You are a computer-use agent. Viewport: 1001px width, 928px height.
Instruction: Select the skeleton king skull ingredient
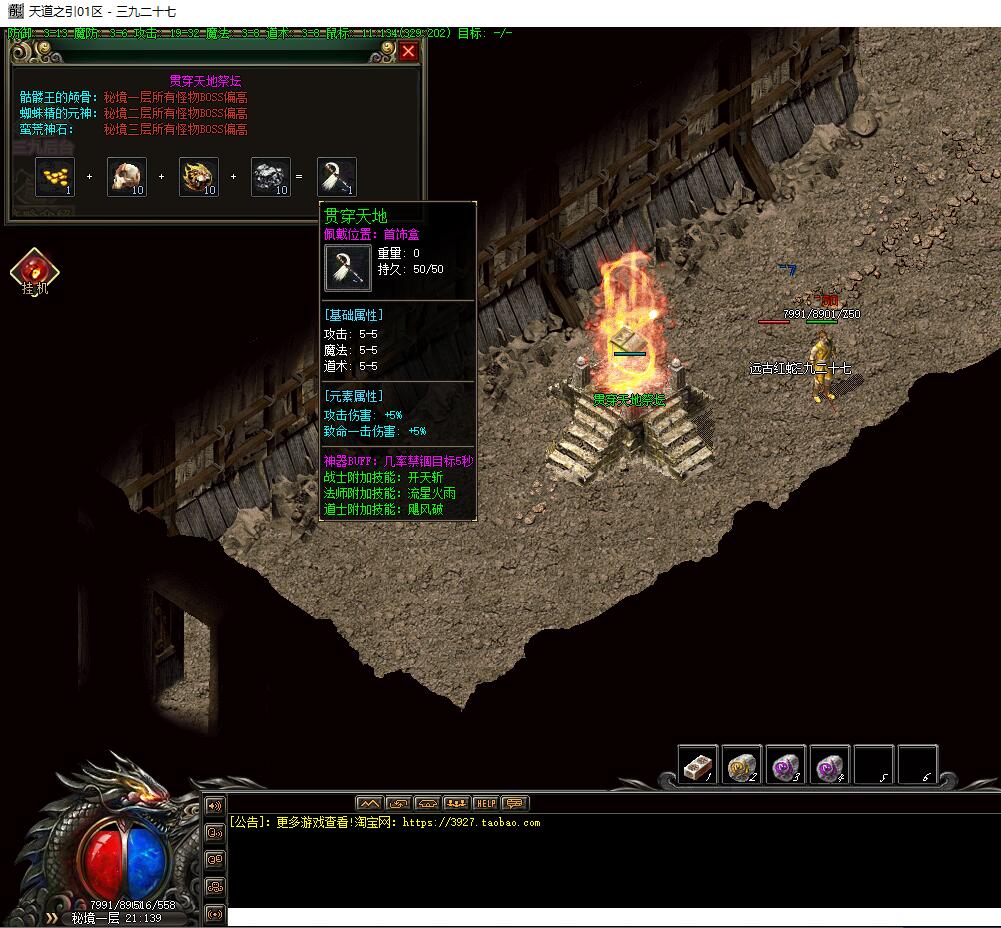tap(127, 177)
